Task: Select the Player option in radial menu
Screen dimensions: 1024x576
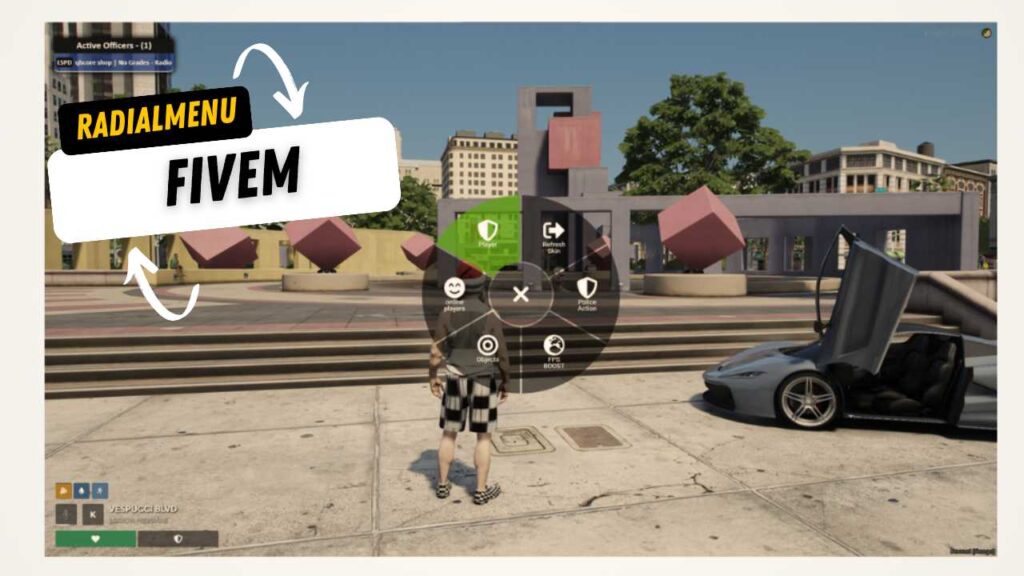Action: (487, 234)
